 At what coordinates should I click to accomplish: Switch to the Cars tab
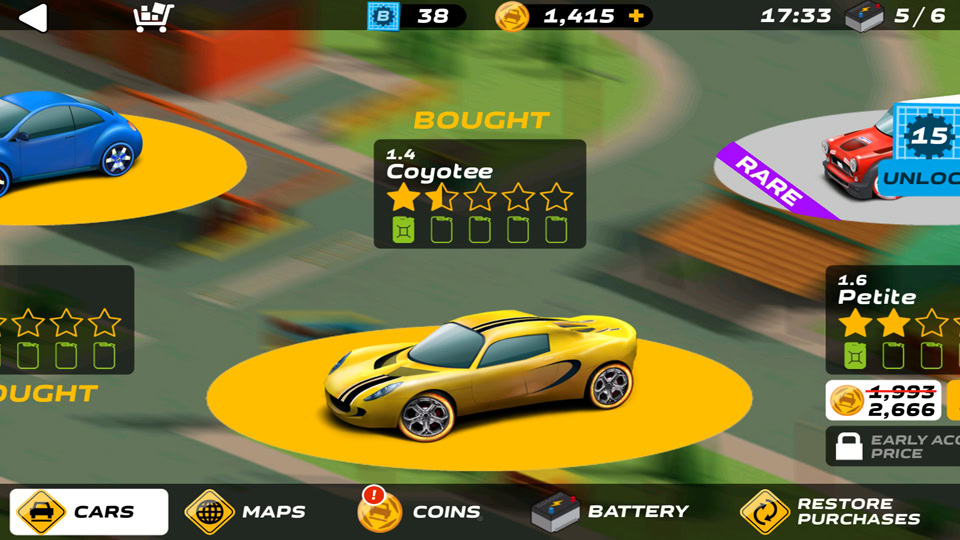[89, 512]
